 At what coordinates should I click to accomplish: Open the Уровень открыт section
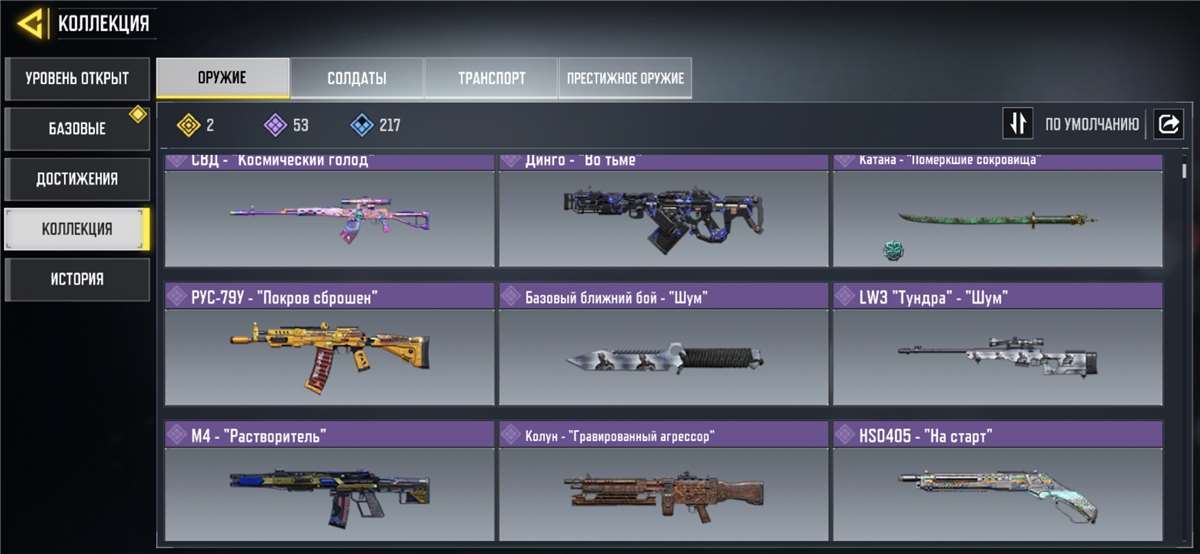tap(77, 78)
